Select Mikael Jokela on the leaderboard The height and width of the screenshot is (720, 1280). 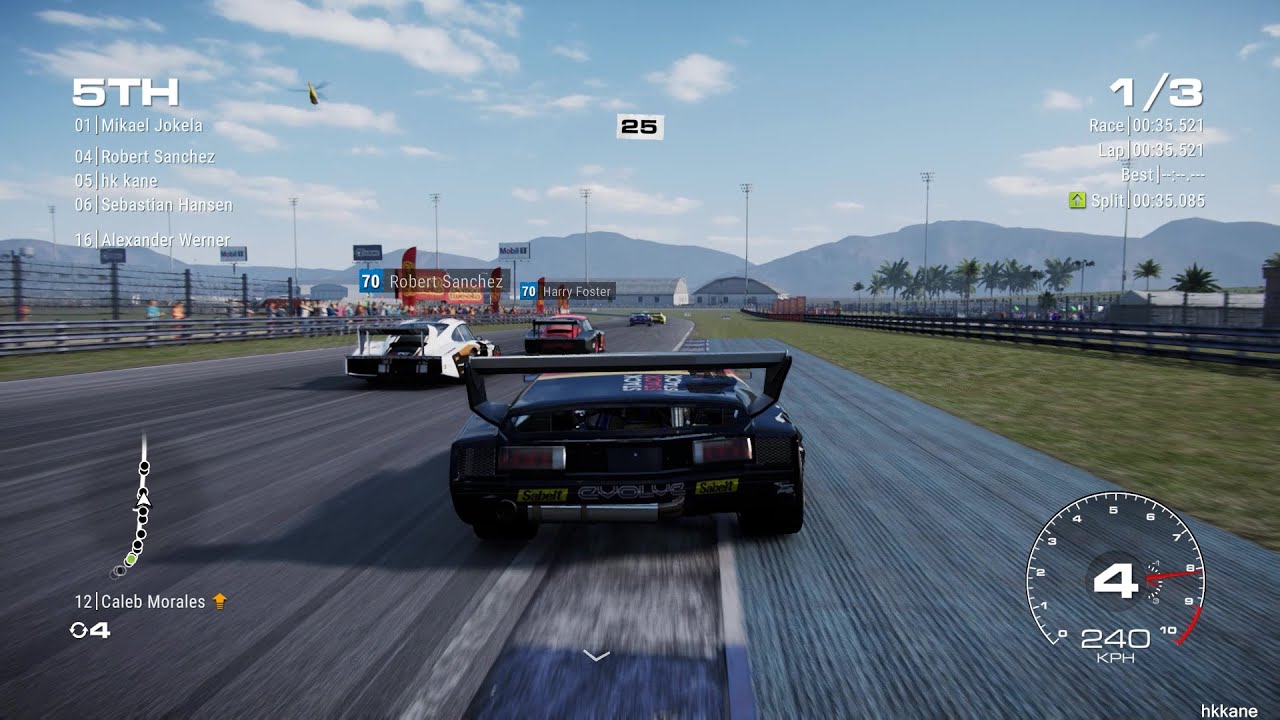[x=139, y=125]
